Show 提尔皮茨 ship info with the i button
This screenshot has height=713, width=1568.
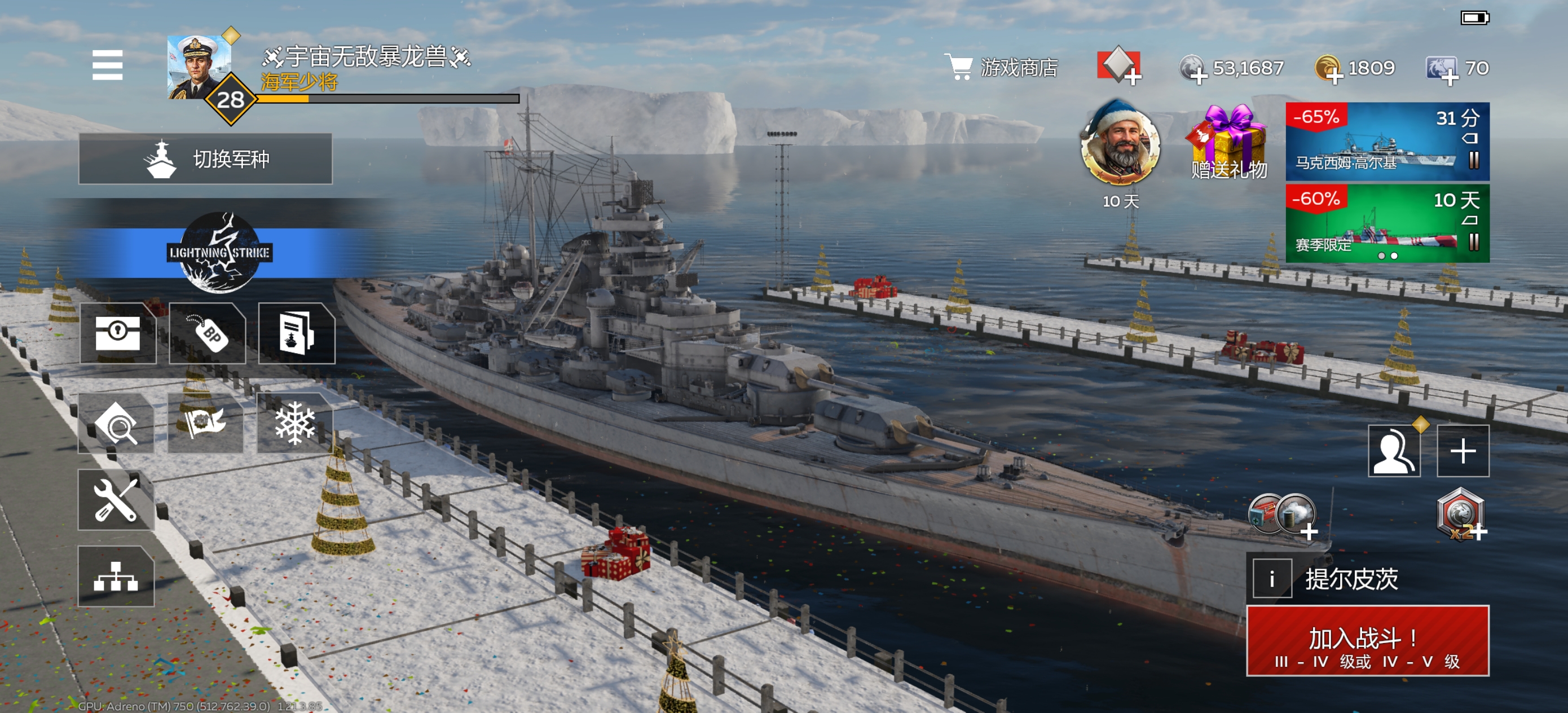pyautogui.click(x=1271, y=578)
